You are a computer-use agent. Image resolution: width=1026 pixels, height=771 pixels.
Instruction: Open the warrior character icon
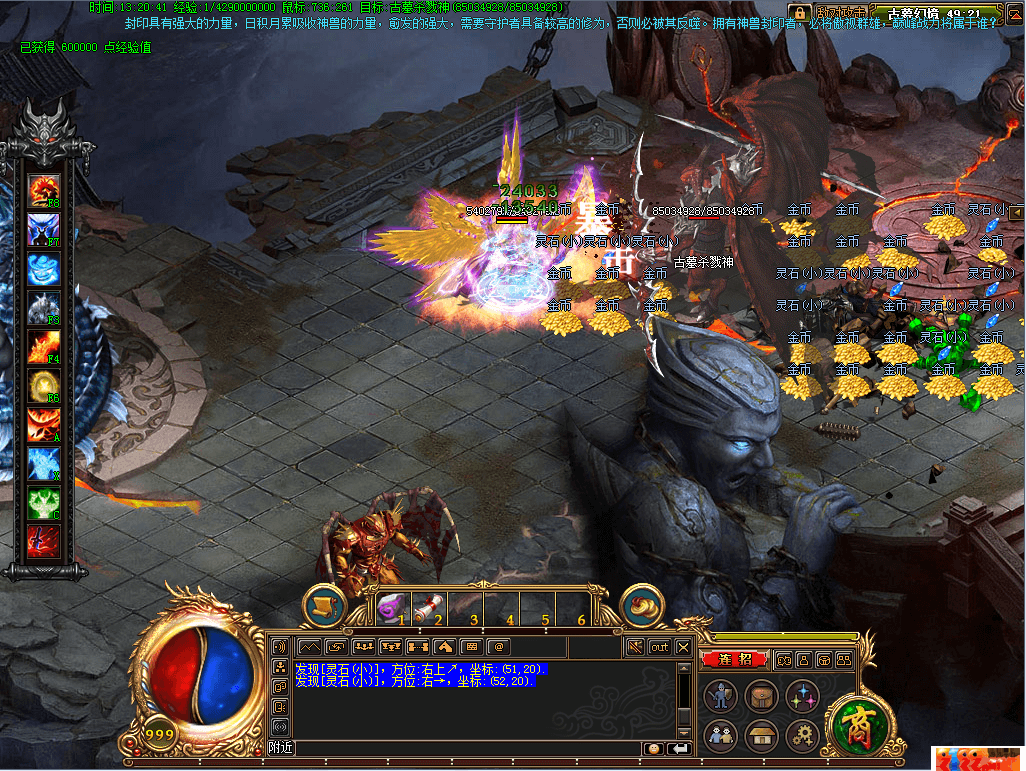(720, 696)
